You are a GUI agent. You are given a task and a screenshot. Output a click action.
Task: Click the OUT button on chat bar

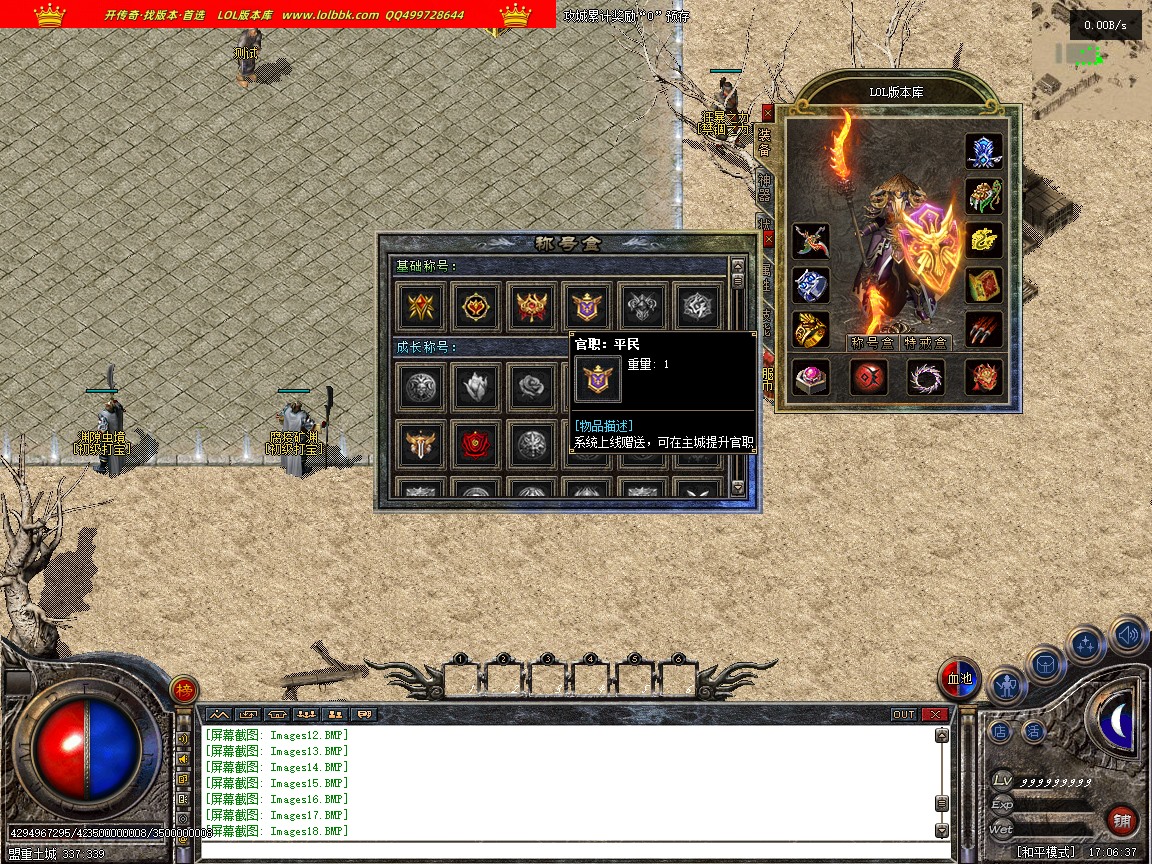(903, 714)
